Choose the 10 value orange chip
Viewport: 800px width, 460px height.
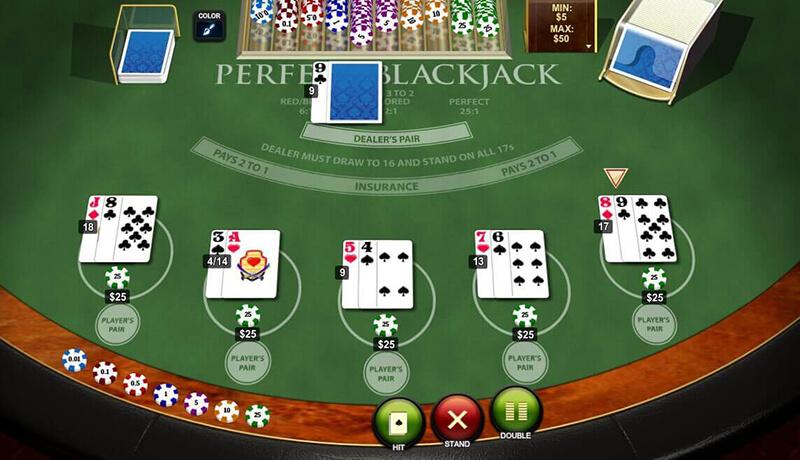click(x=227, y=410)
